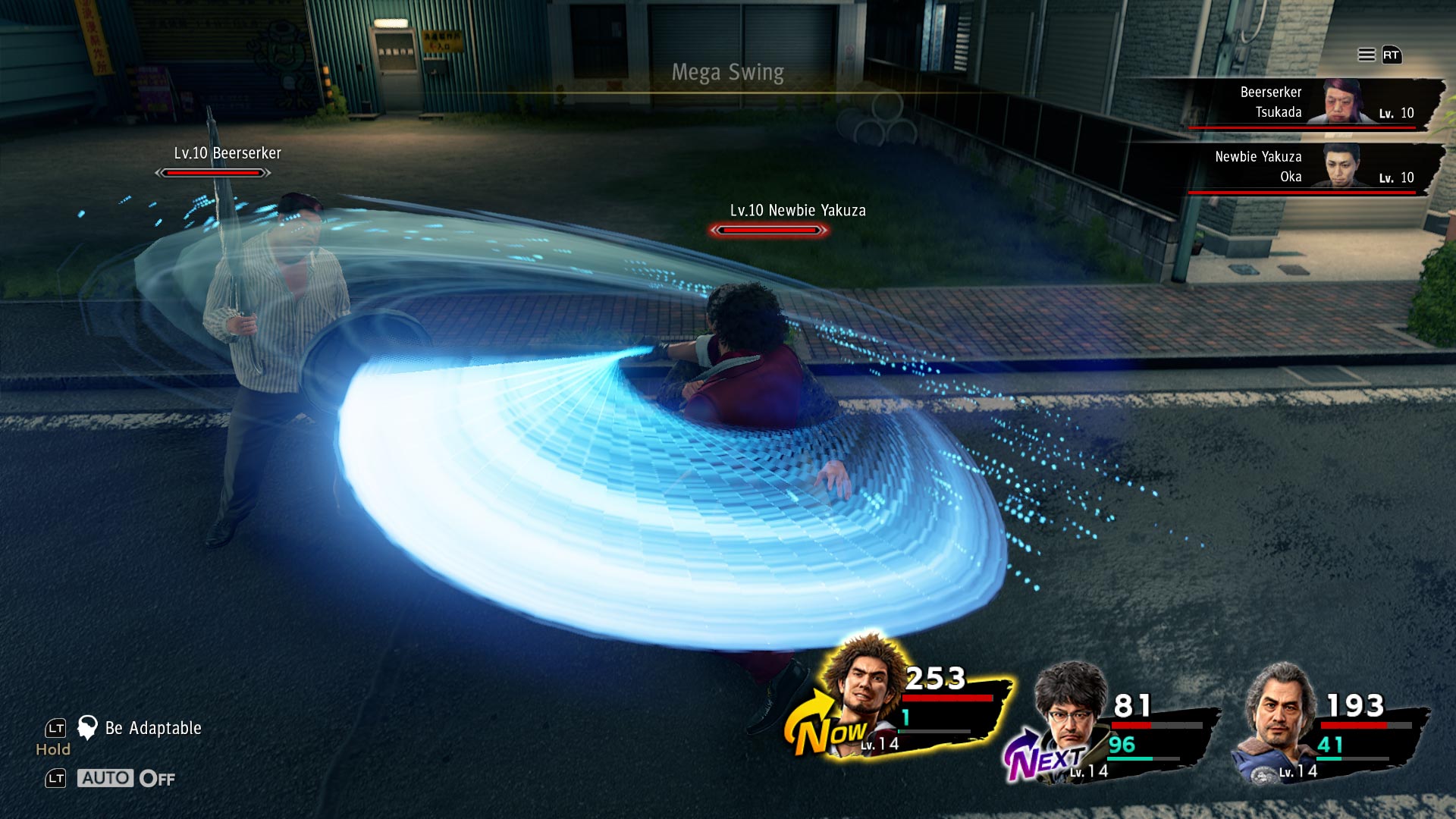Open the enemy list menu icon
The image size is (1456, 819).
1367,55
